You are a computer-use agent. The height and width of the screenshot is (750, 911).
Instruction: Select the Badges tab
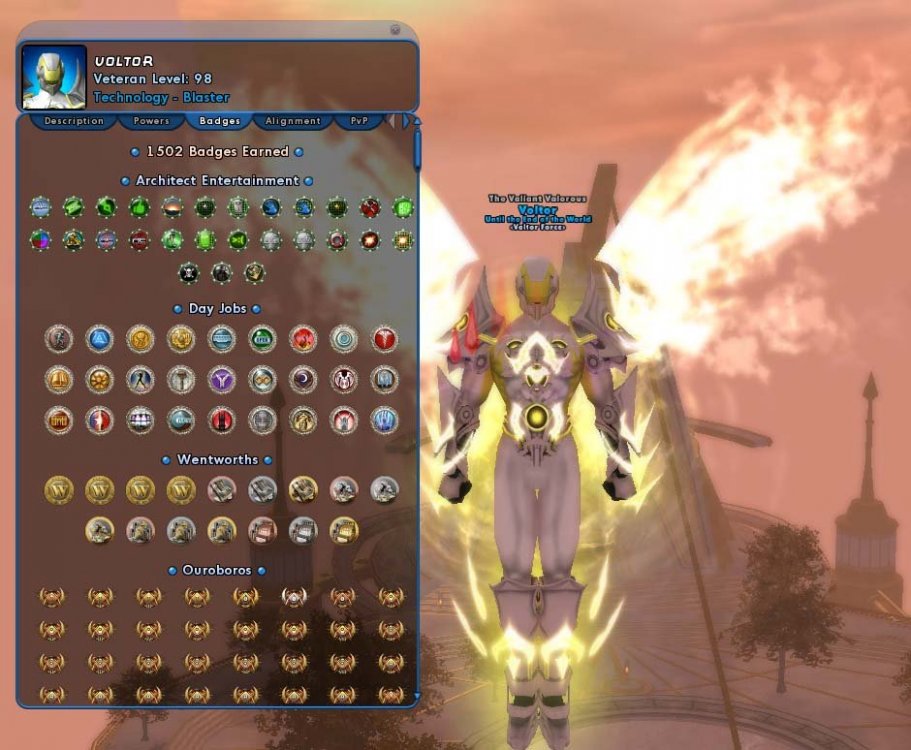[220, 121]
